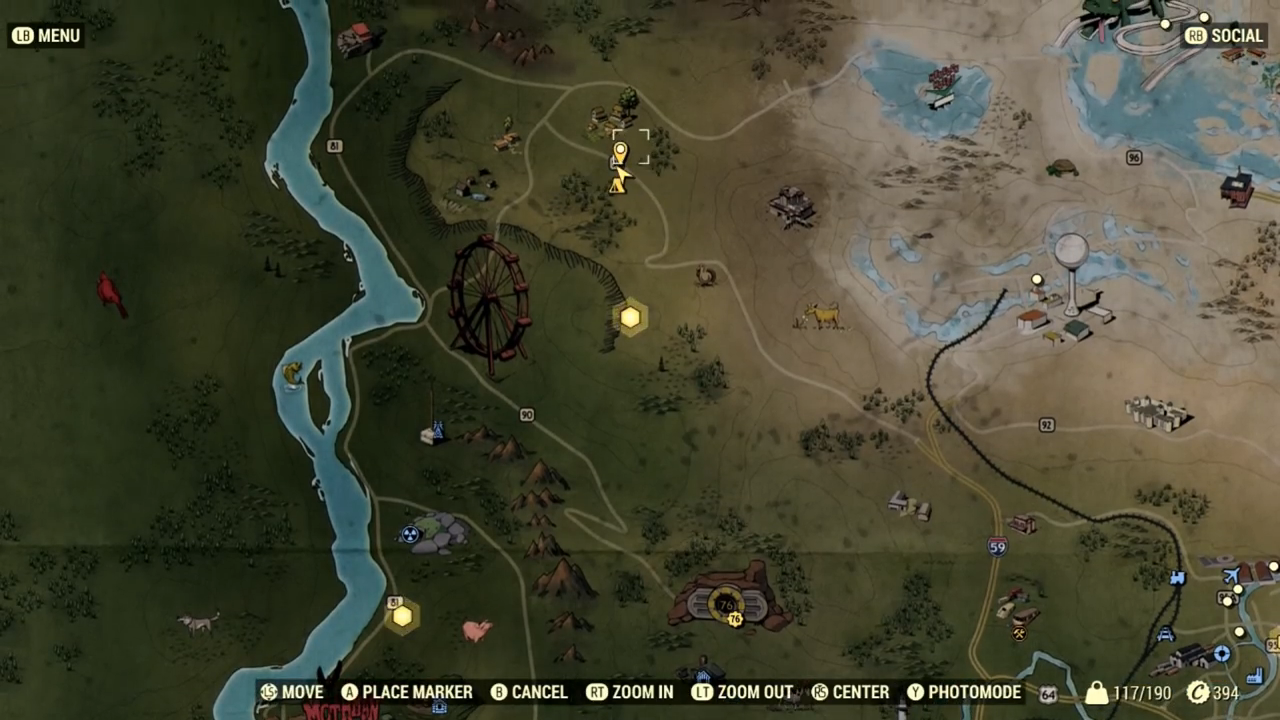Click the blue car location icon
The width and height of the screenshot is (1280, 720).
click(1165, 634)
